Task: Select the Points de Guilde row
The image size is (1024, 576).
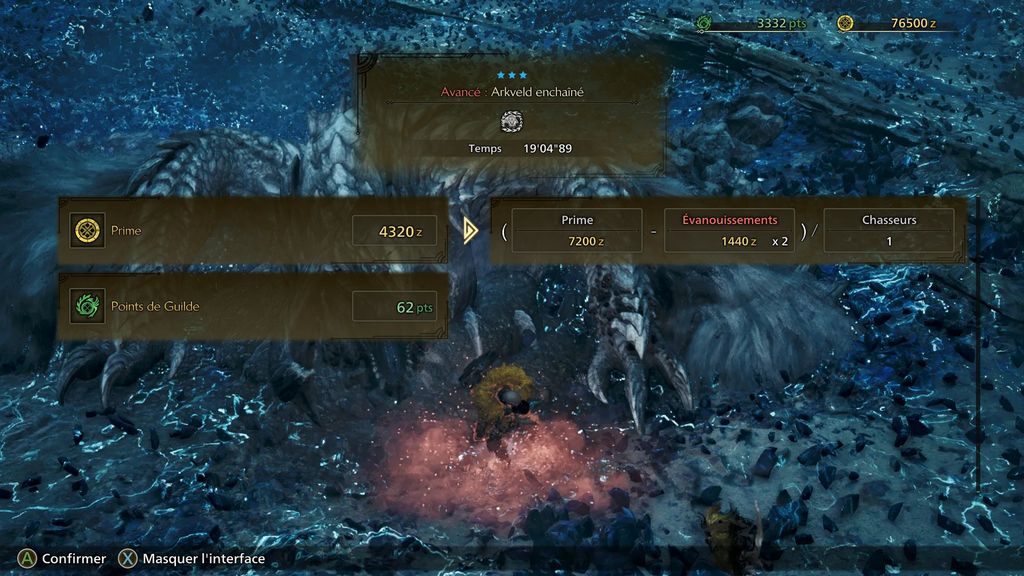Action: 253,306
